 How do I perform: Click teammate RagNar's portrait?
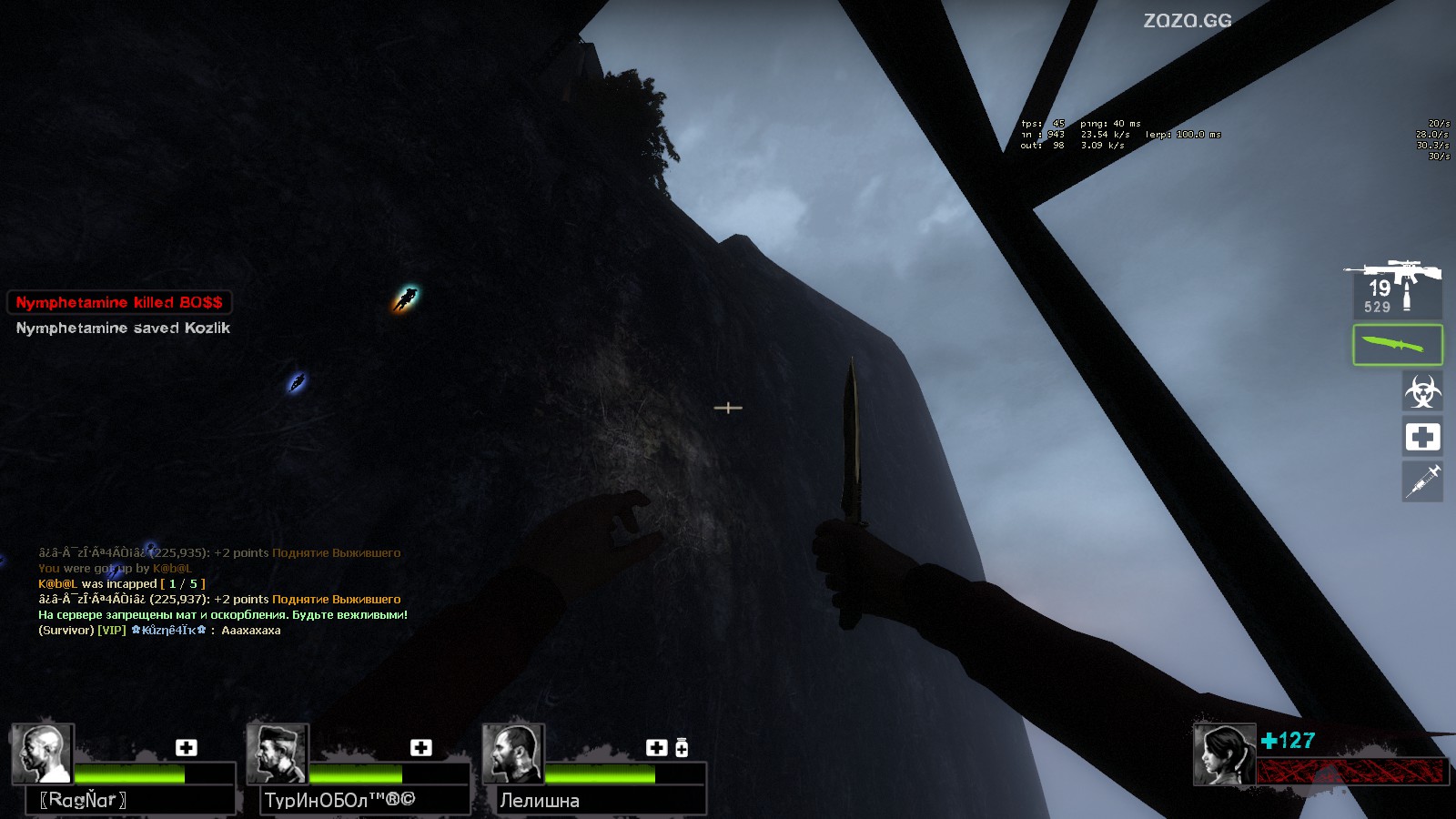(42, 753)
